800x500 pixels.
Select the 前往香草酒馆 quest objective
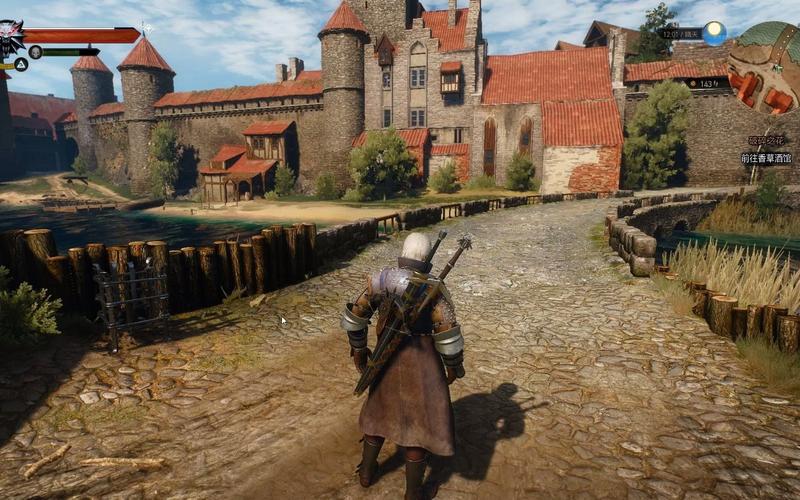coord(765,158)
